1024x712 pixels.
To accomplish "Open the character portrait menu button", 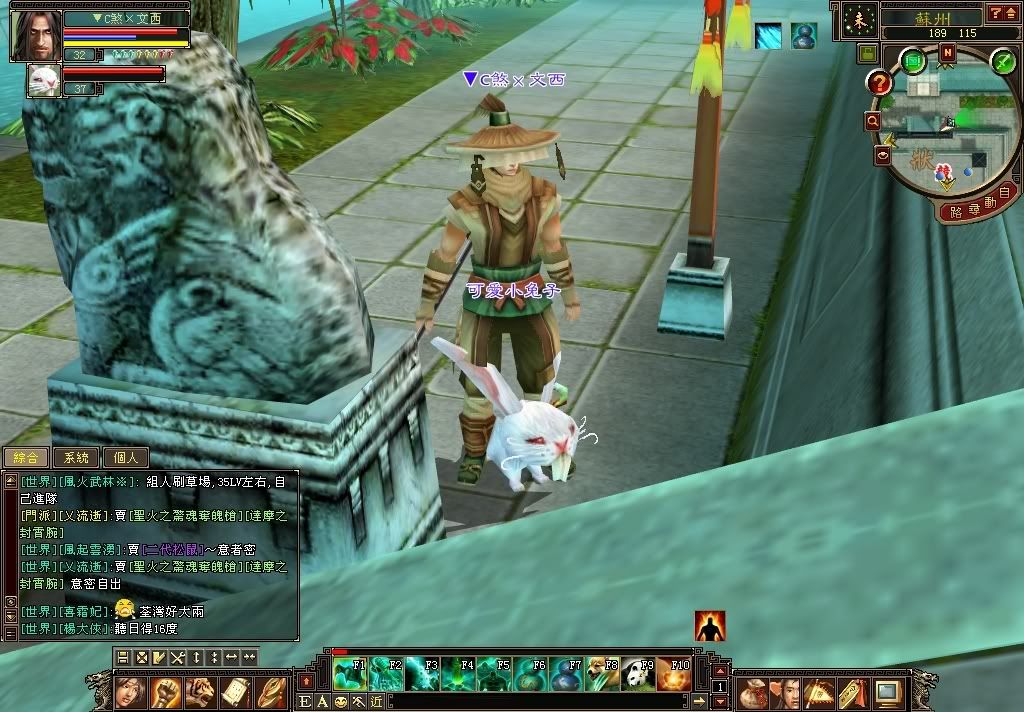I will 128,691.
